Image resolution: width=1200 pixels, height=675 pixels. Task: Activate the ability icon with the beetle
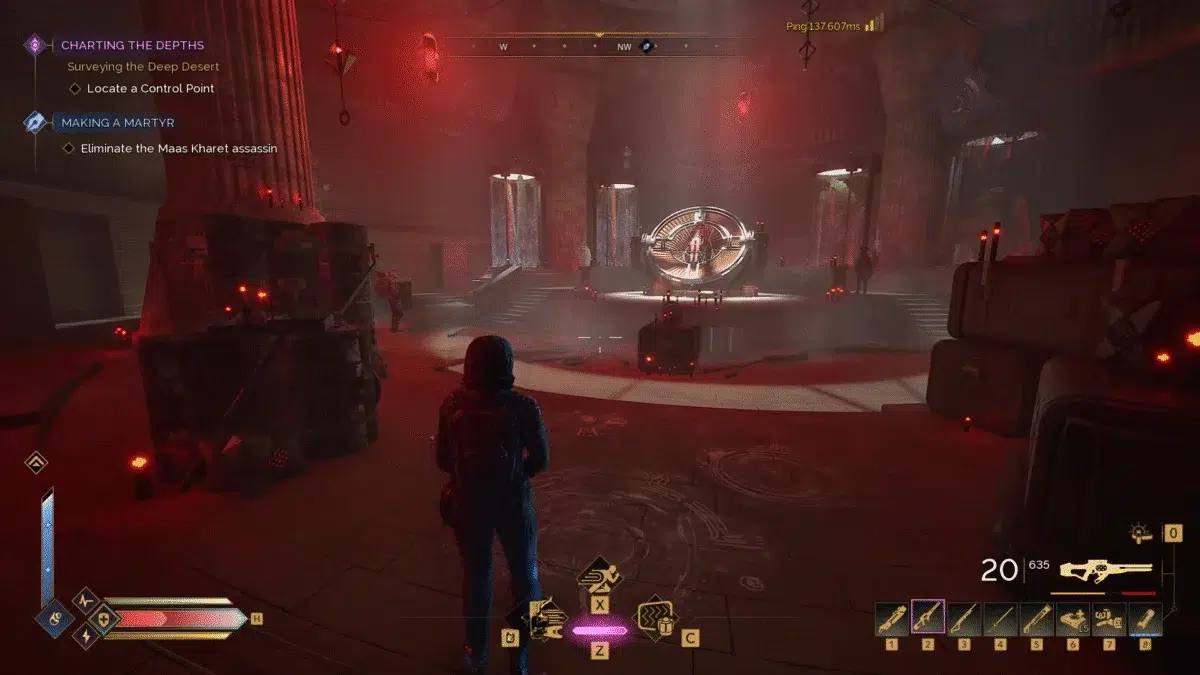pos(657,617)
